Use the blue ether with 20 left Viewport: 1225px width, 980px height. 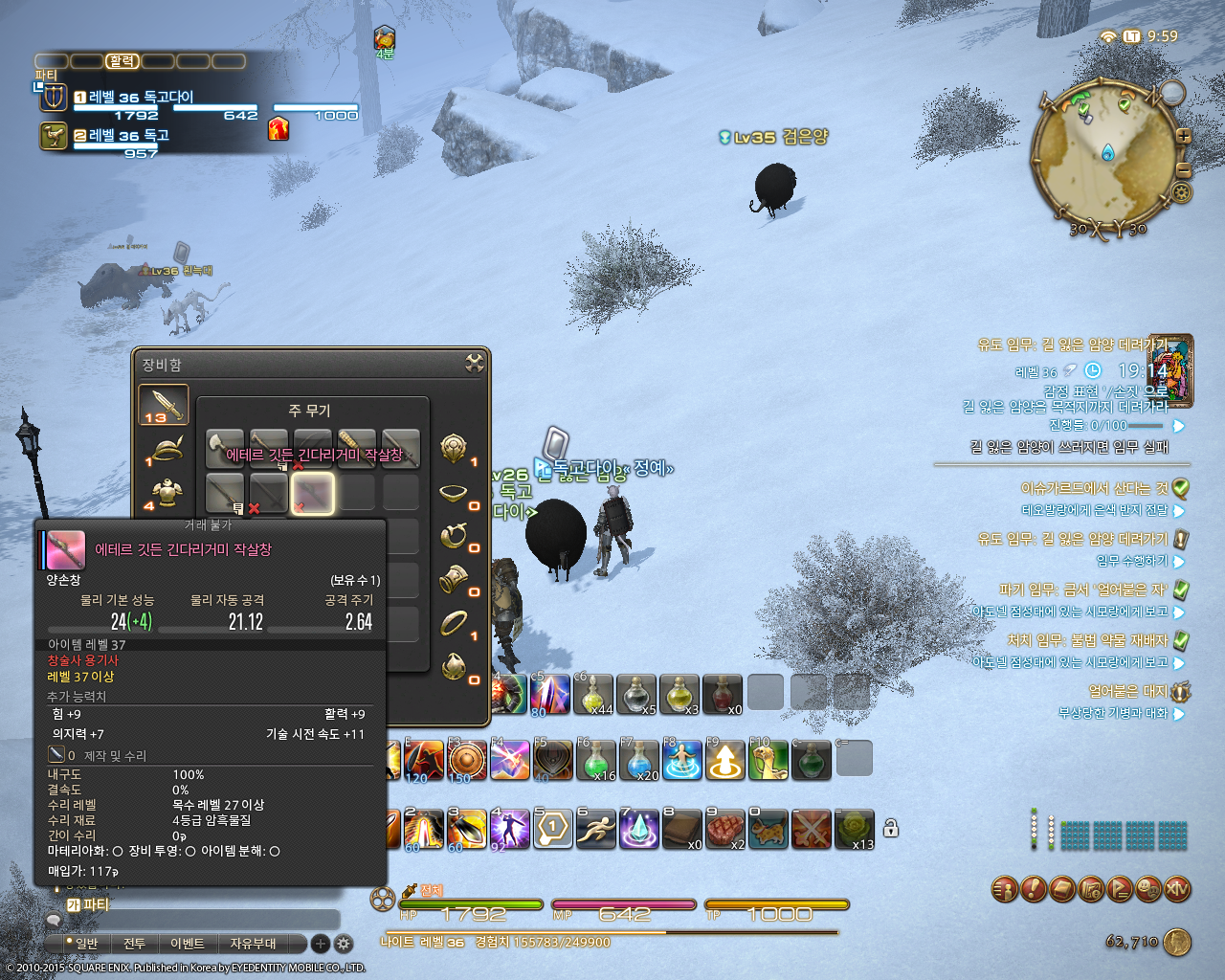click(x=638, y=761)
